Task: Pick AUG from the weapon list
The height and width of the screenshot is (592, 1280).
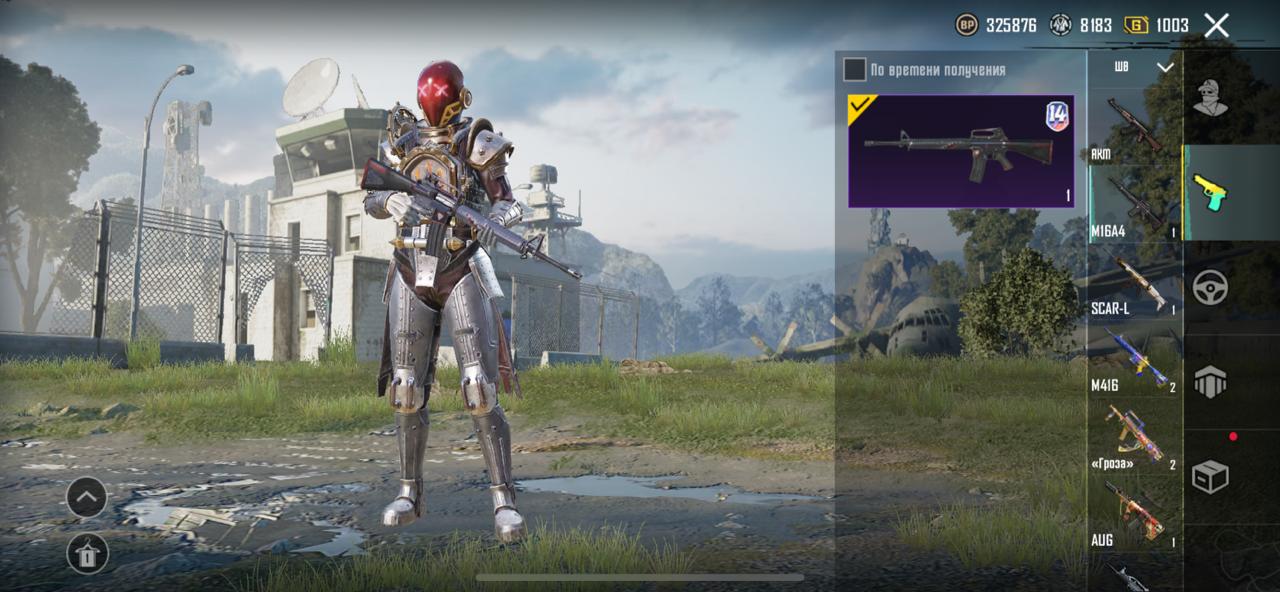Action: (1134, 515)
